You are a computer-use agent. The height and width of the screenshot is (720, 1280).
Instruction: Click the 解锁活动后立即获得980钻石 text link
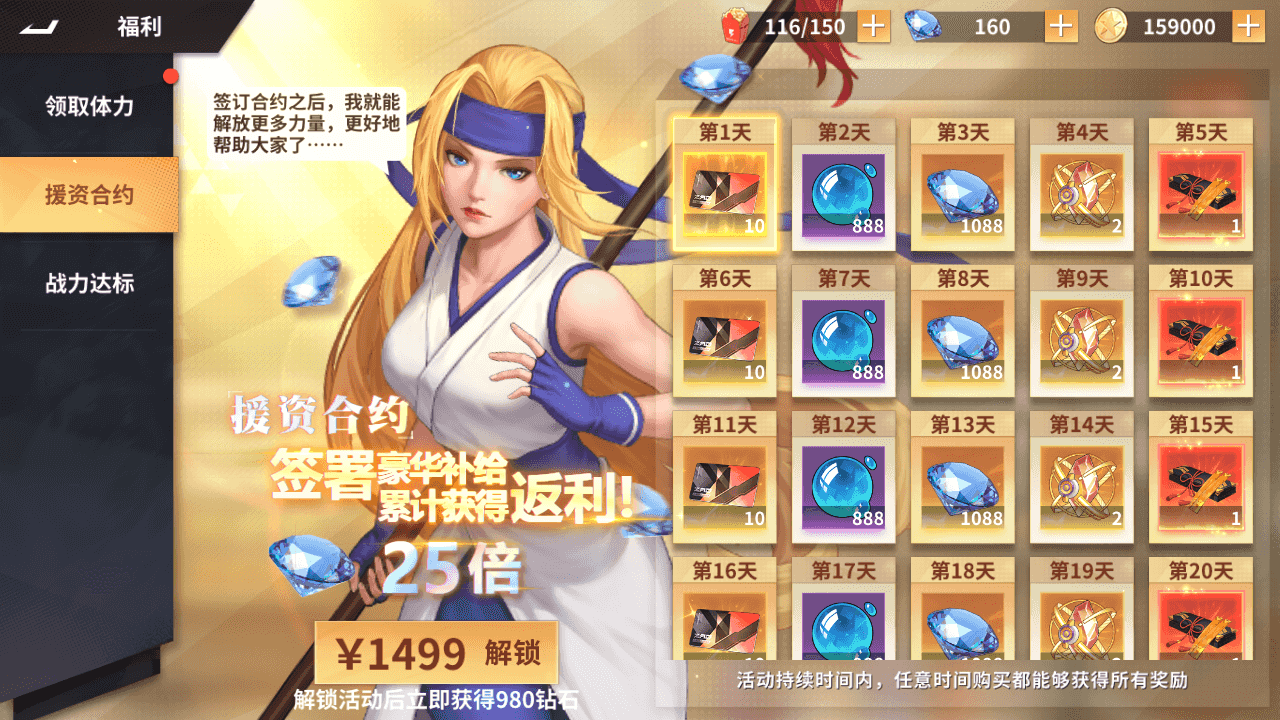coord(435,700)
